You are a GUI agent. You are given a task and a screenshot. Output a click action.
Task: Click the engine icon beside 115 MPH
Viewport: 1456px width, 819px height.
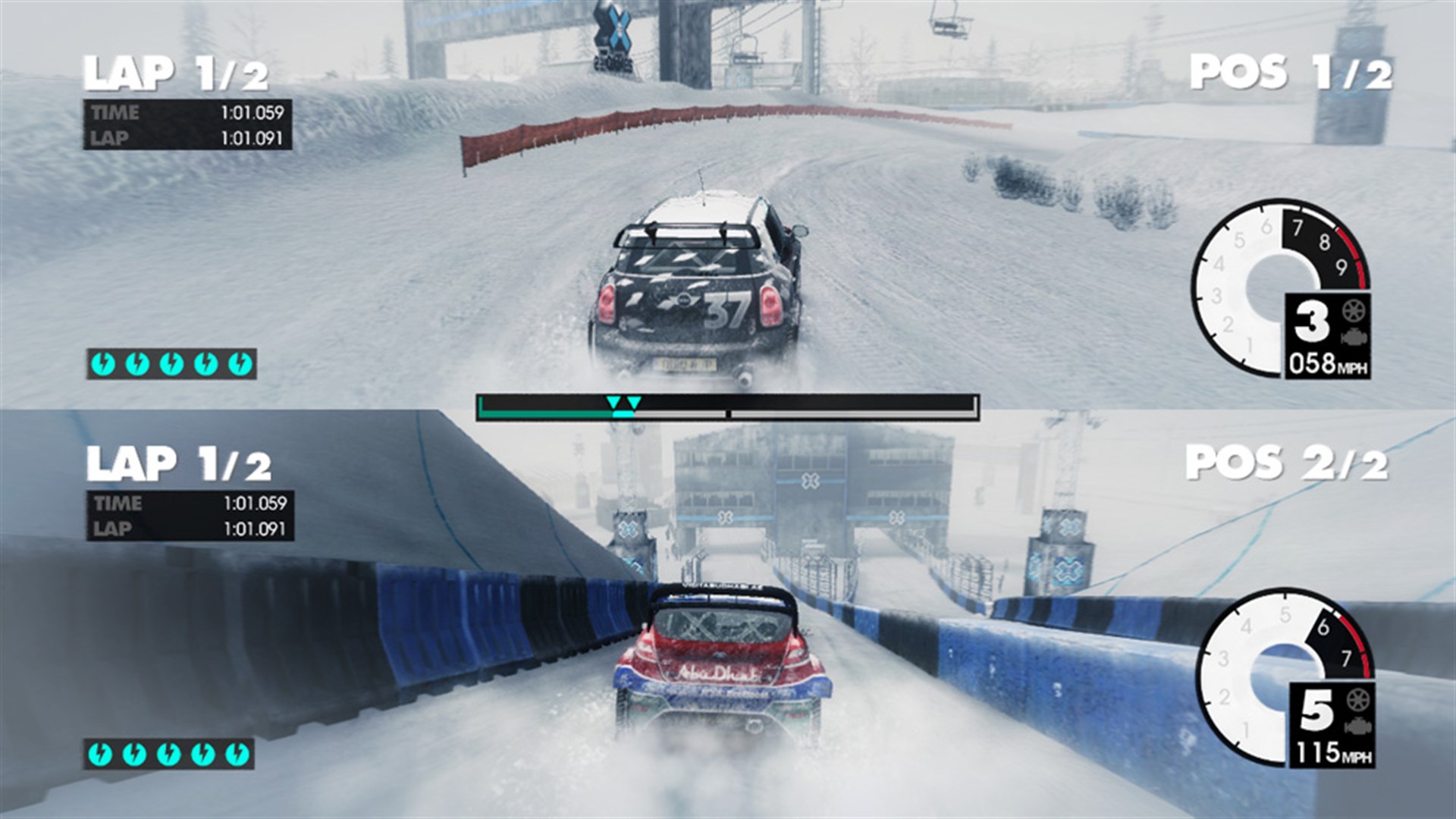point(1357,726)
